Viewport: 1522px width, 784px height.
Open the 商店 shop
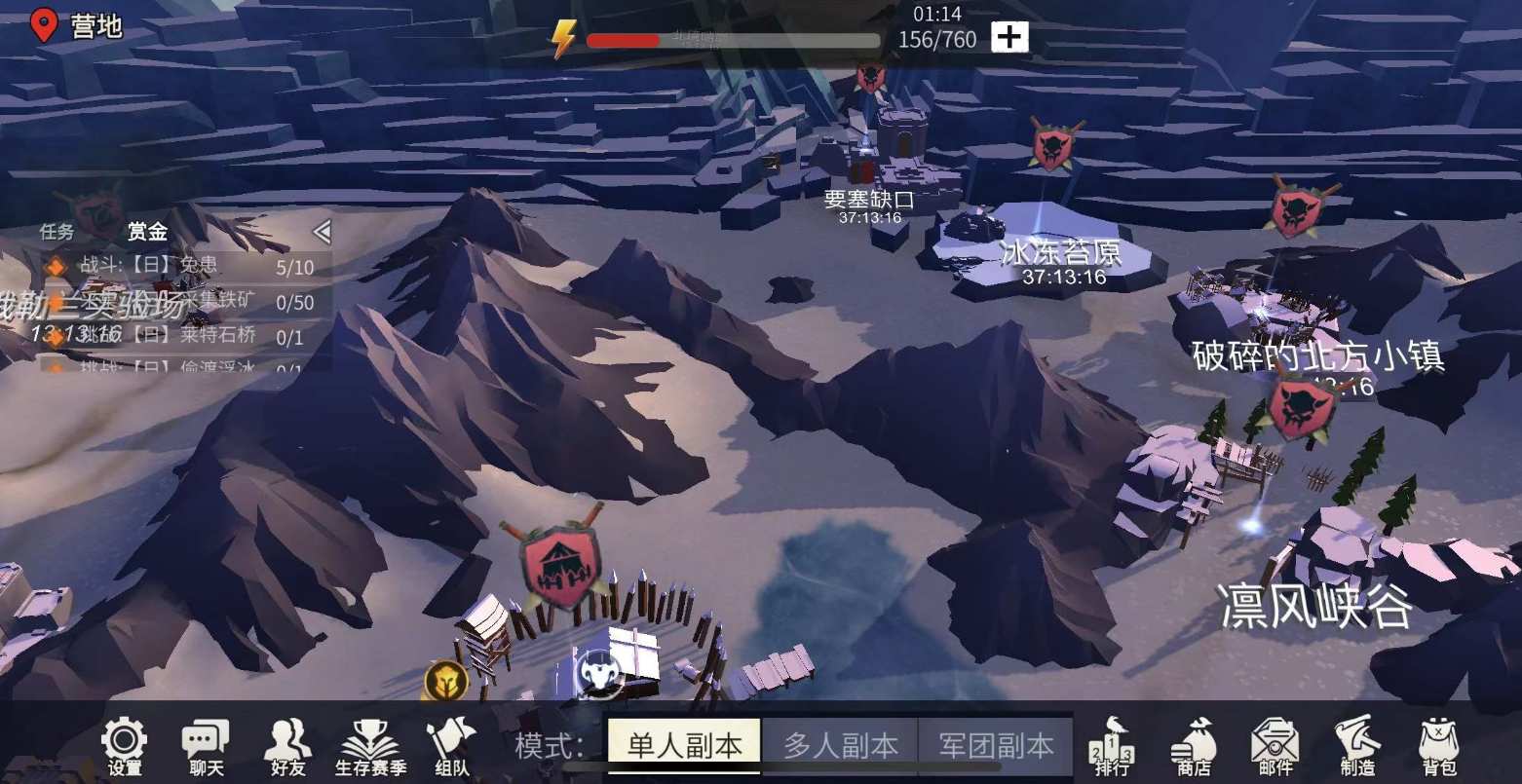pyautogui.click(x=1194, y=747)
